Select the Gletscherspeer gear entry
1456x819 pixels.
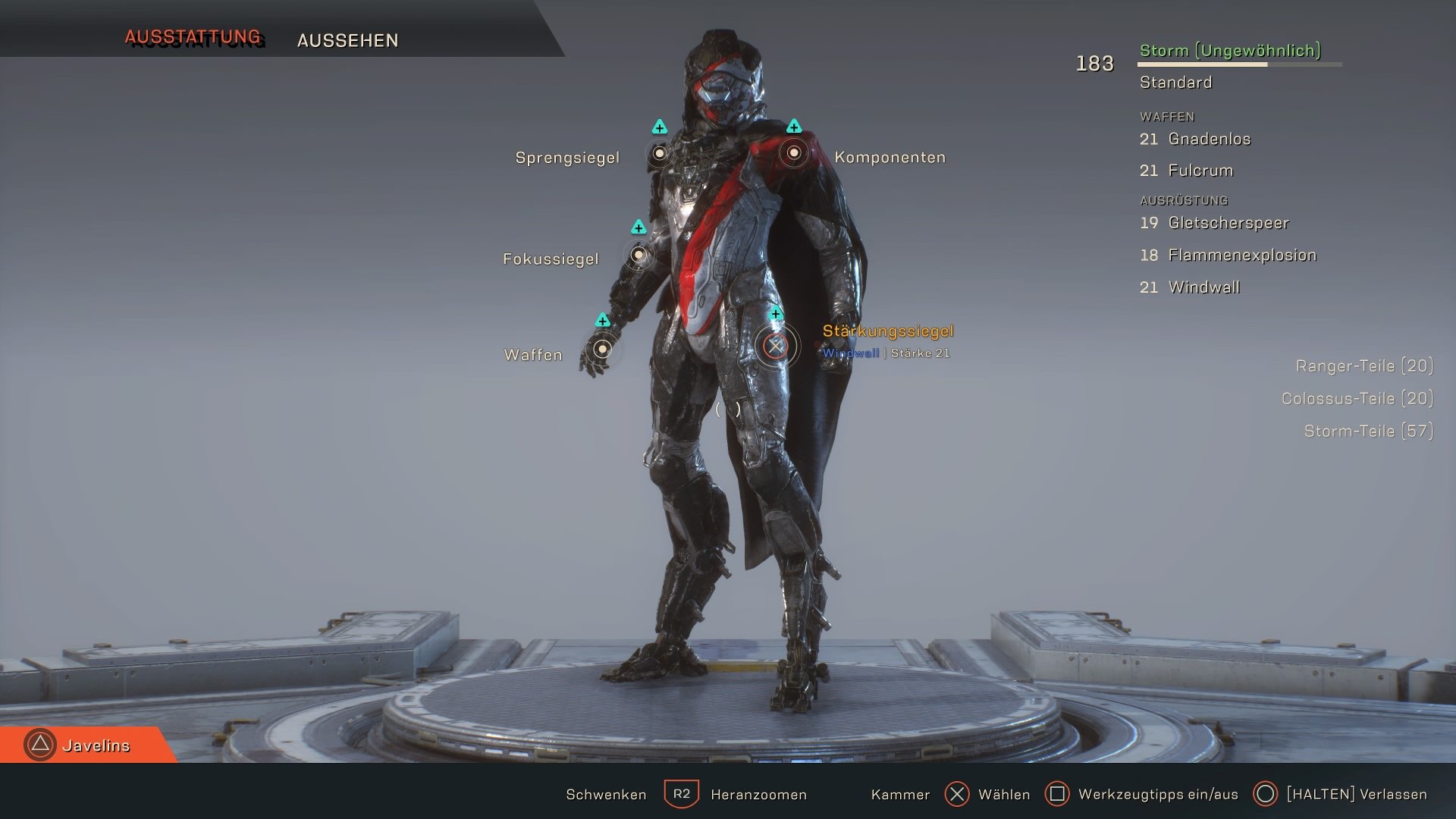(x=1214, y=223)
